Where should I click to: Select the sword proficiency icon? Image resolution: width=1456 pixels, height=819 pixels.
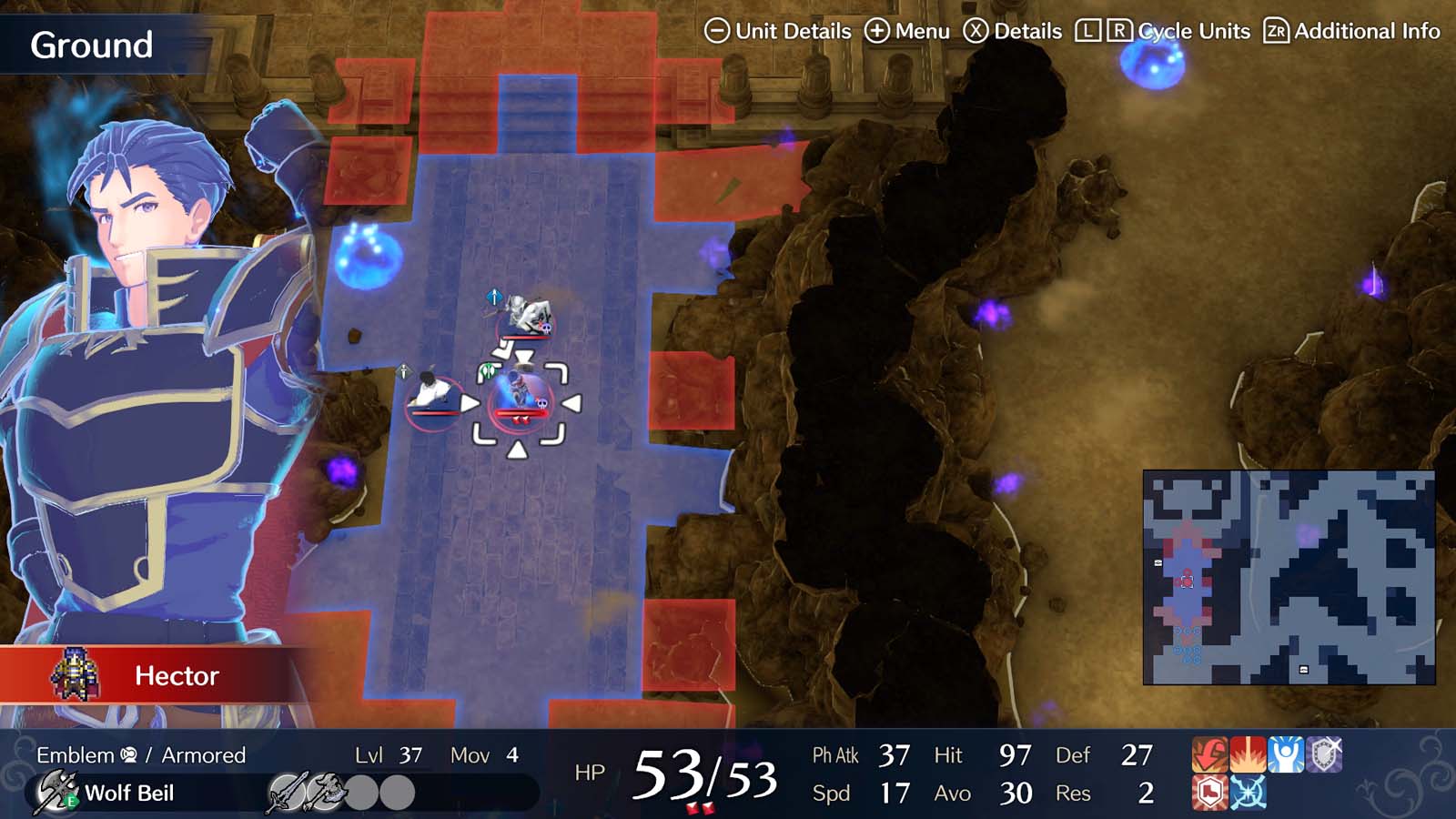click(x=288, y=792)
